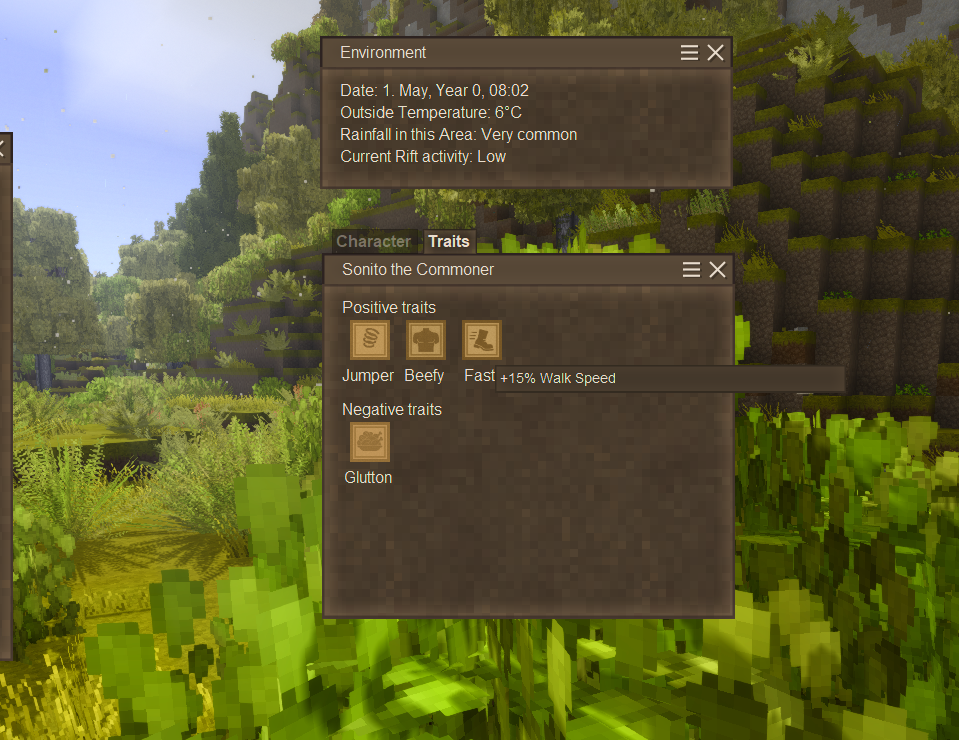
Task: Click the Jumper trait icon
Action: click(370, 340)
